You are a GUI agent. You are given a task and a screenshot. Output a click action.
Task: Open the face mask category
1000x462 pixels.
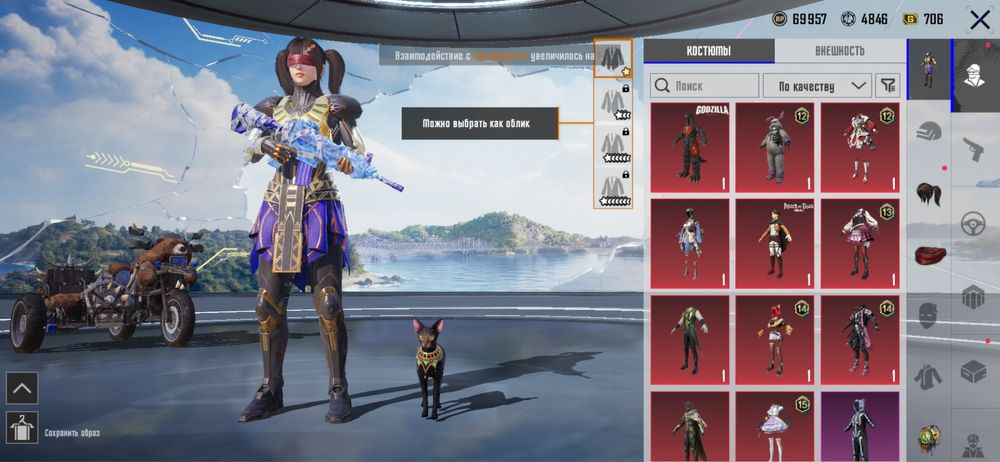click(x=929, y=317)
